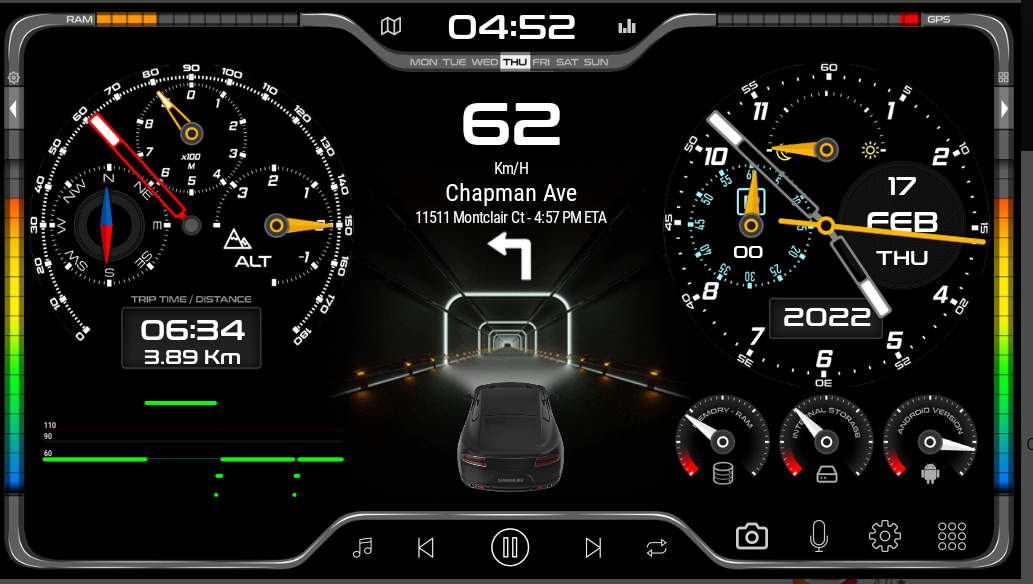
Task: Select the Internal Storage gauge
Action: [826, 440]
